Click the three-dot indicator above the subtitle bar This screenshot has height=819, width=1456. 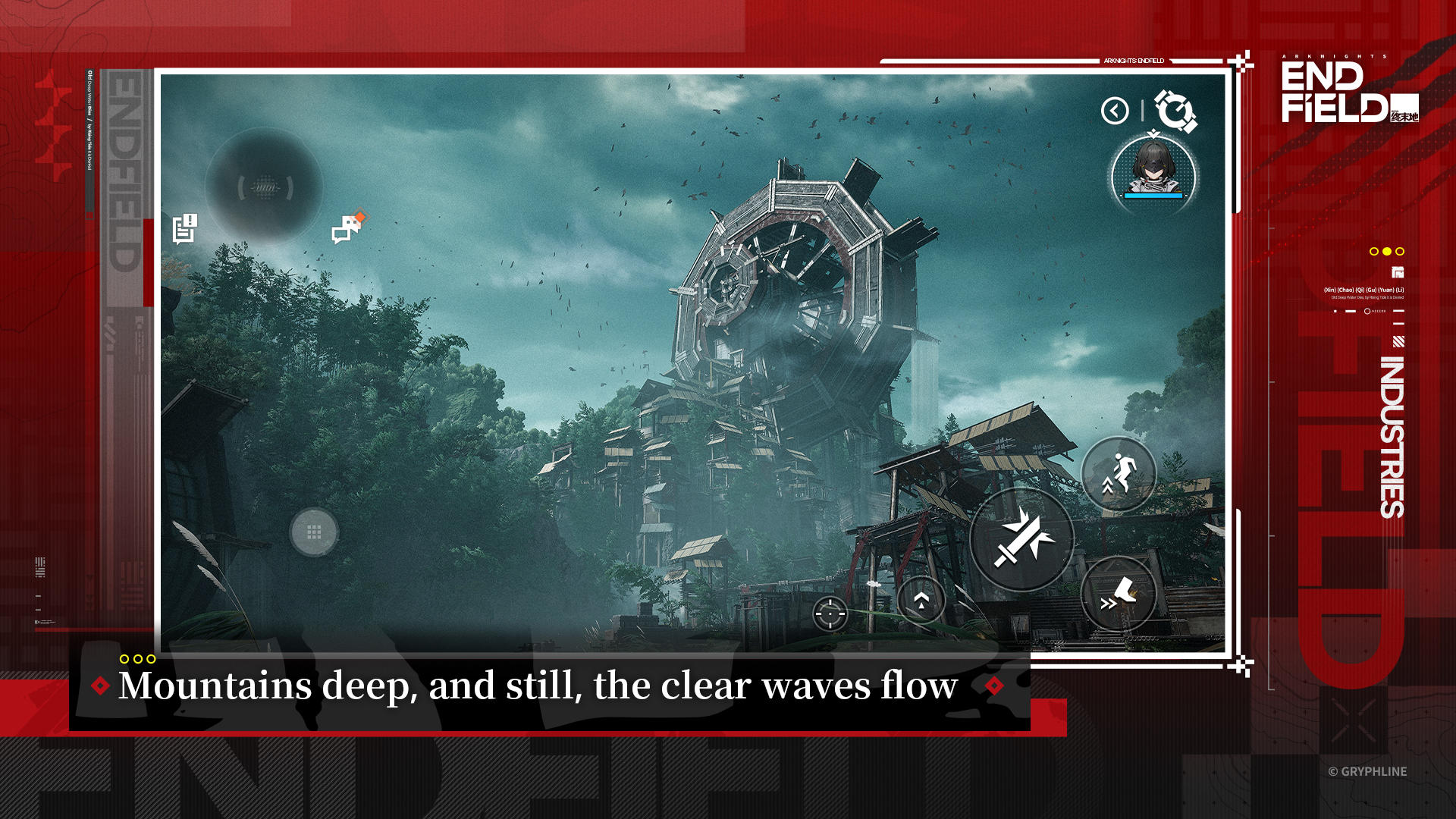point(138,659)
